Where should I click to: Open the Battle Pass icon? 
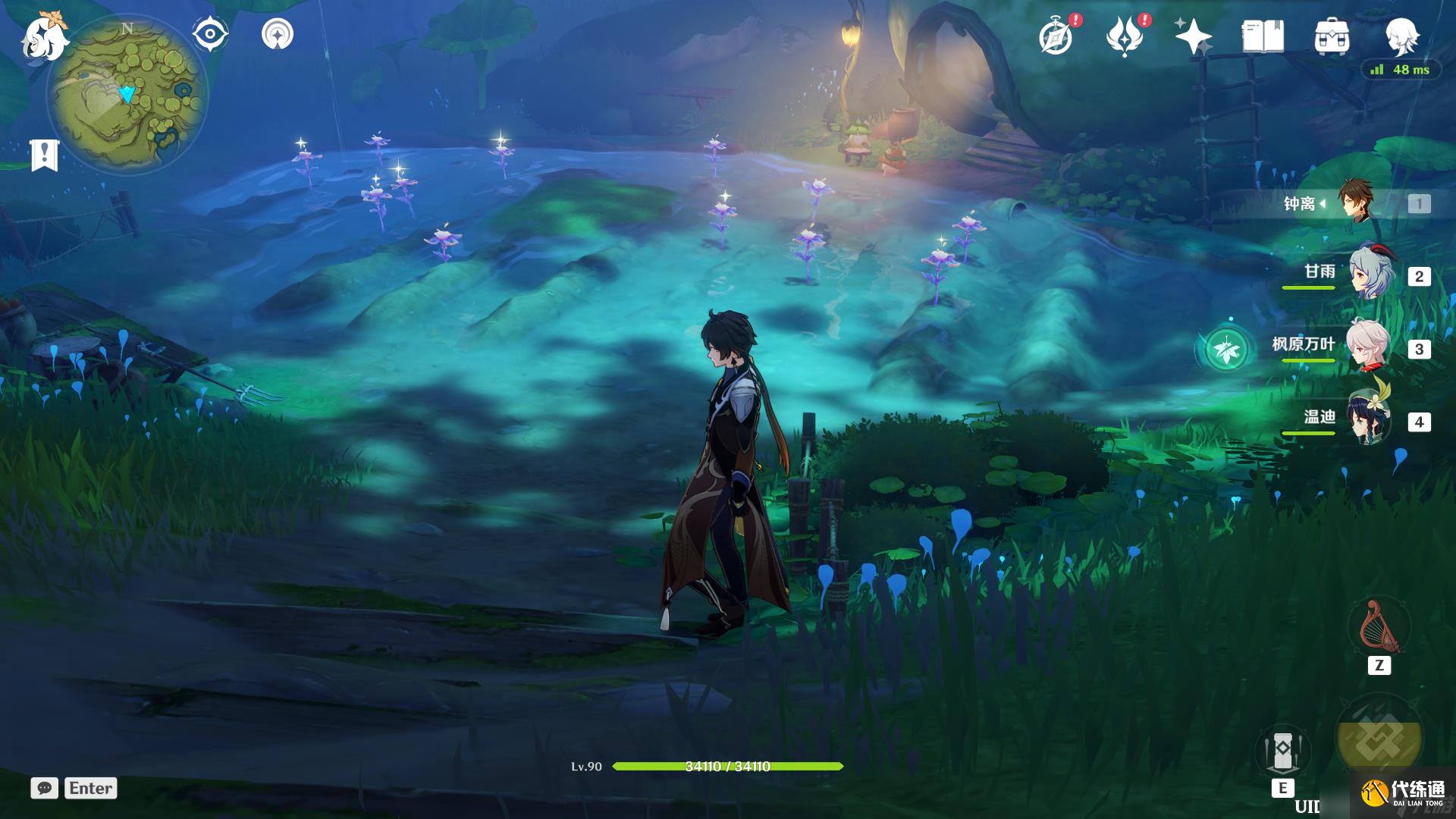(x=1125, y=36)
